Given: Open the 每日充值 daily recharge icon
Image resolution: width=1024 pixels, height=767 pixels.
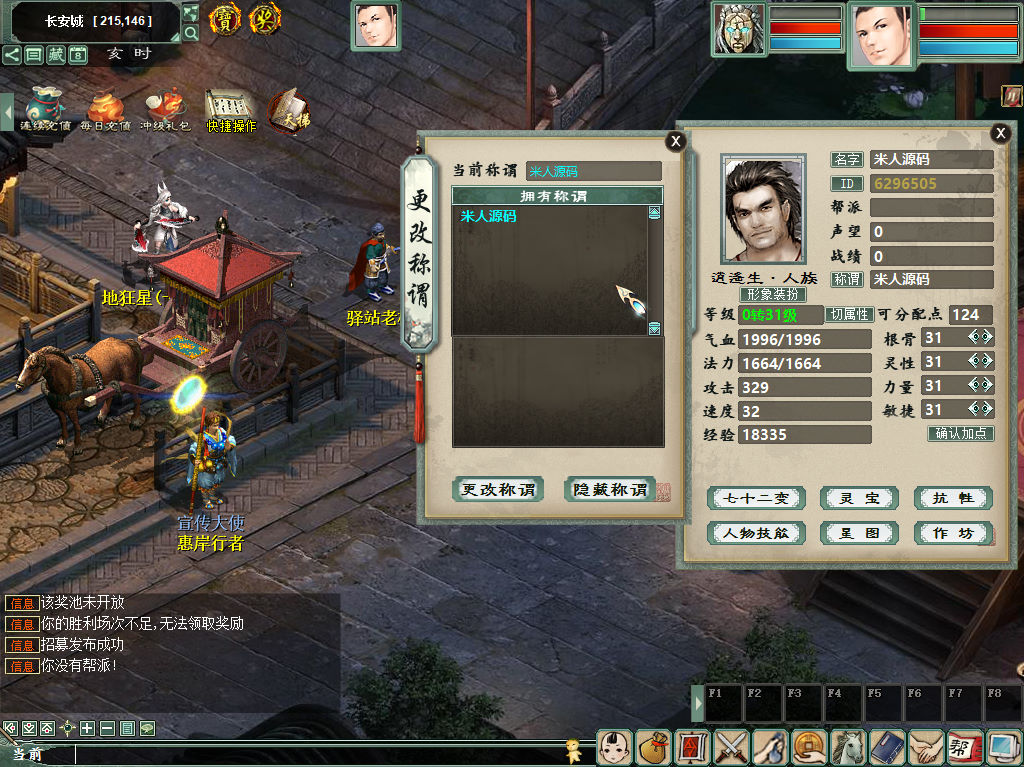Looking at the screenshot, I should [x=105, y=110].
